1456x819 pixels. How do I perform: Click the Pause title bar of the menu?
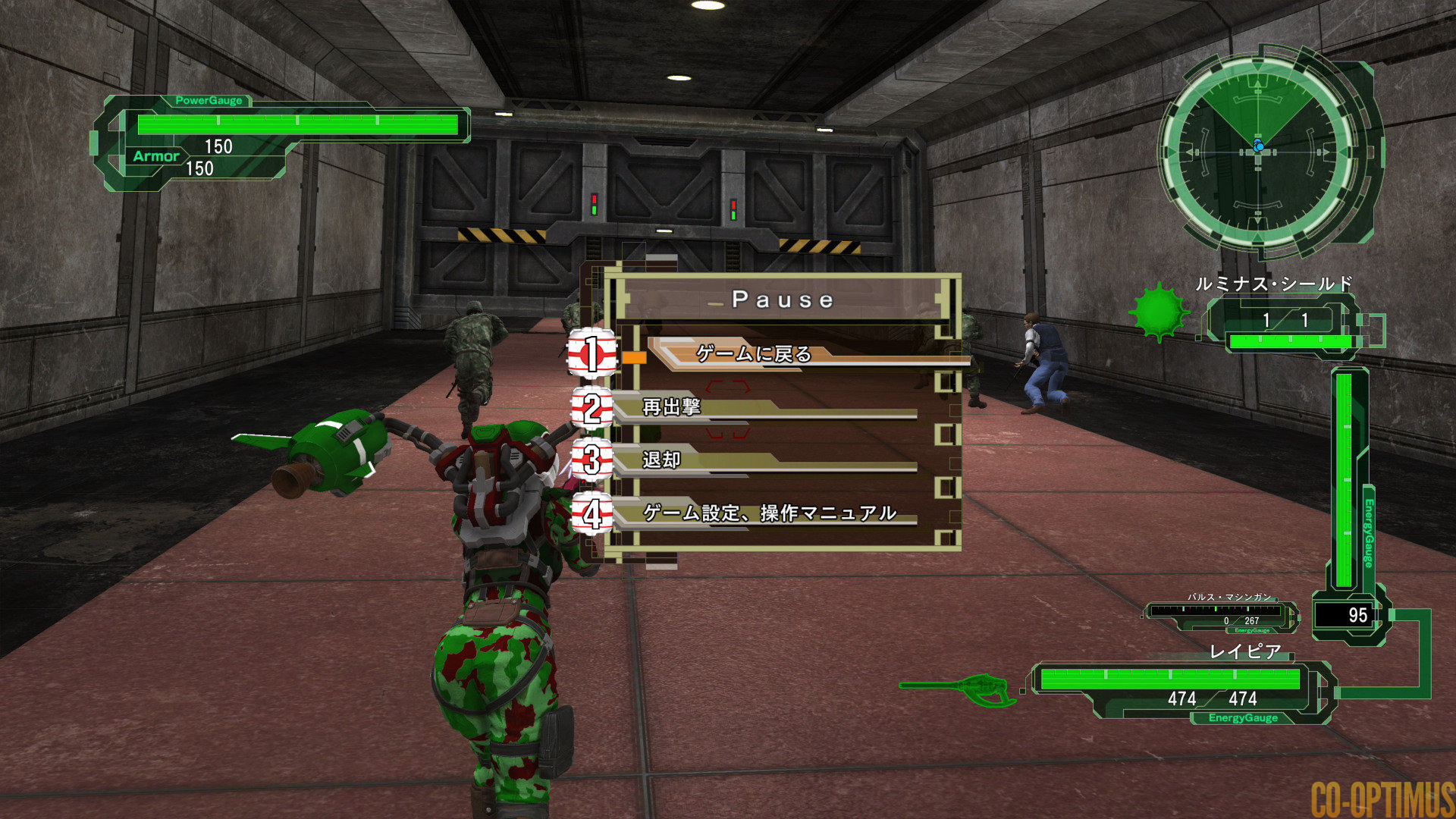(x=781, y=299)
